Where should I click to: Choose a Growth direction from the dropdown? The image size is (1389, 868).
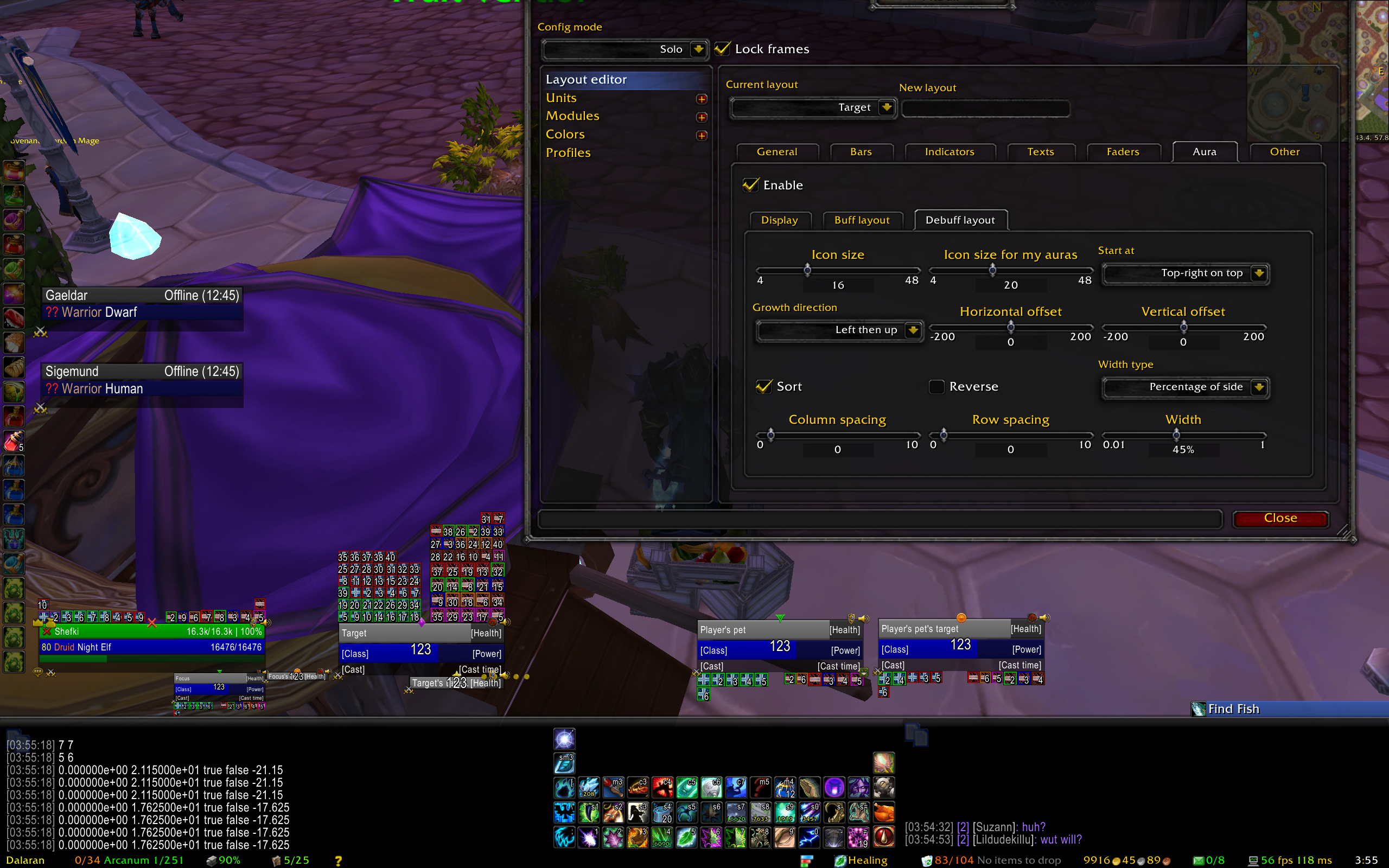913,330
